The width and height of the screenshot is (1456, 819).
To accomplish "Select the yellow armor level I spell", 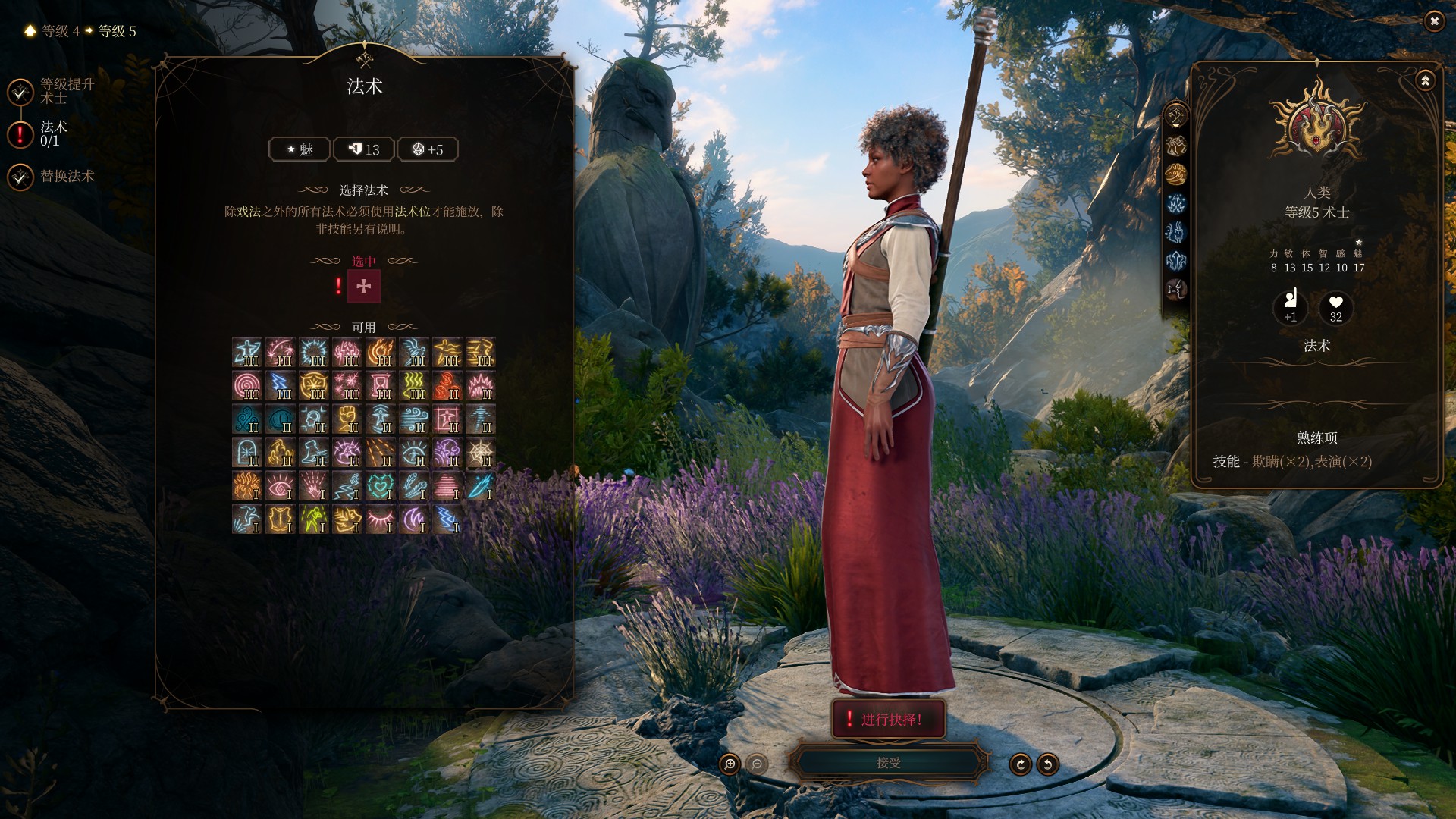I will pyautogui.click(x=281, y=519).
